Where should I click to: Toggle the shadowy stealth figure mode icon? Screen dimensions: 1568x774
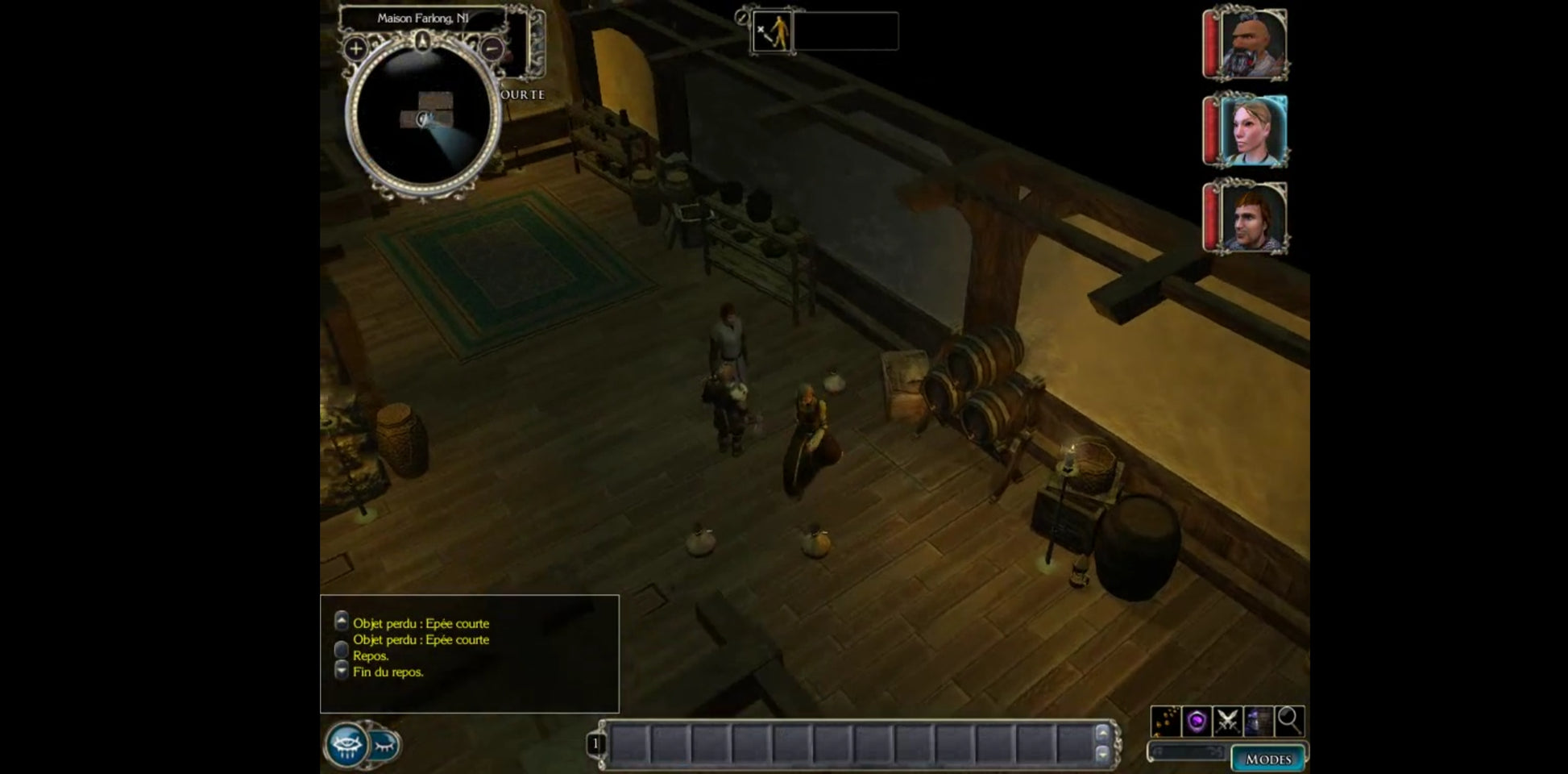coord(1258,720)
